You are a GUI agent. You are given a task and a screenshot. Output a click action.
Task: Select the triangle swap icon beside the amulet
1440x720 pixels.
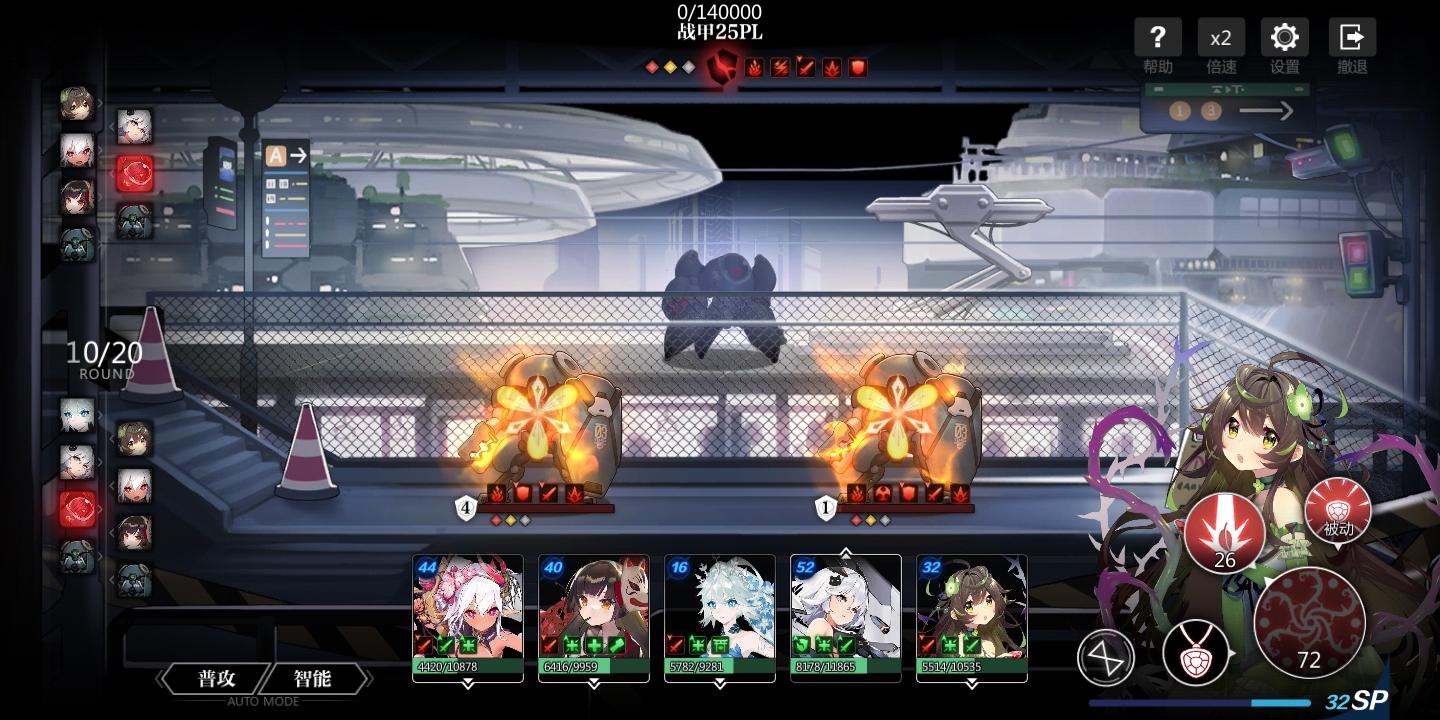(1106, 657)
